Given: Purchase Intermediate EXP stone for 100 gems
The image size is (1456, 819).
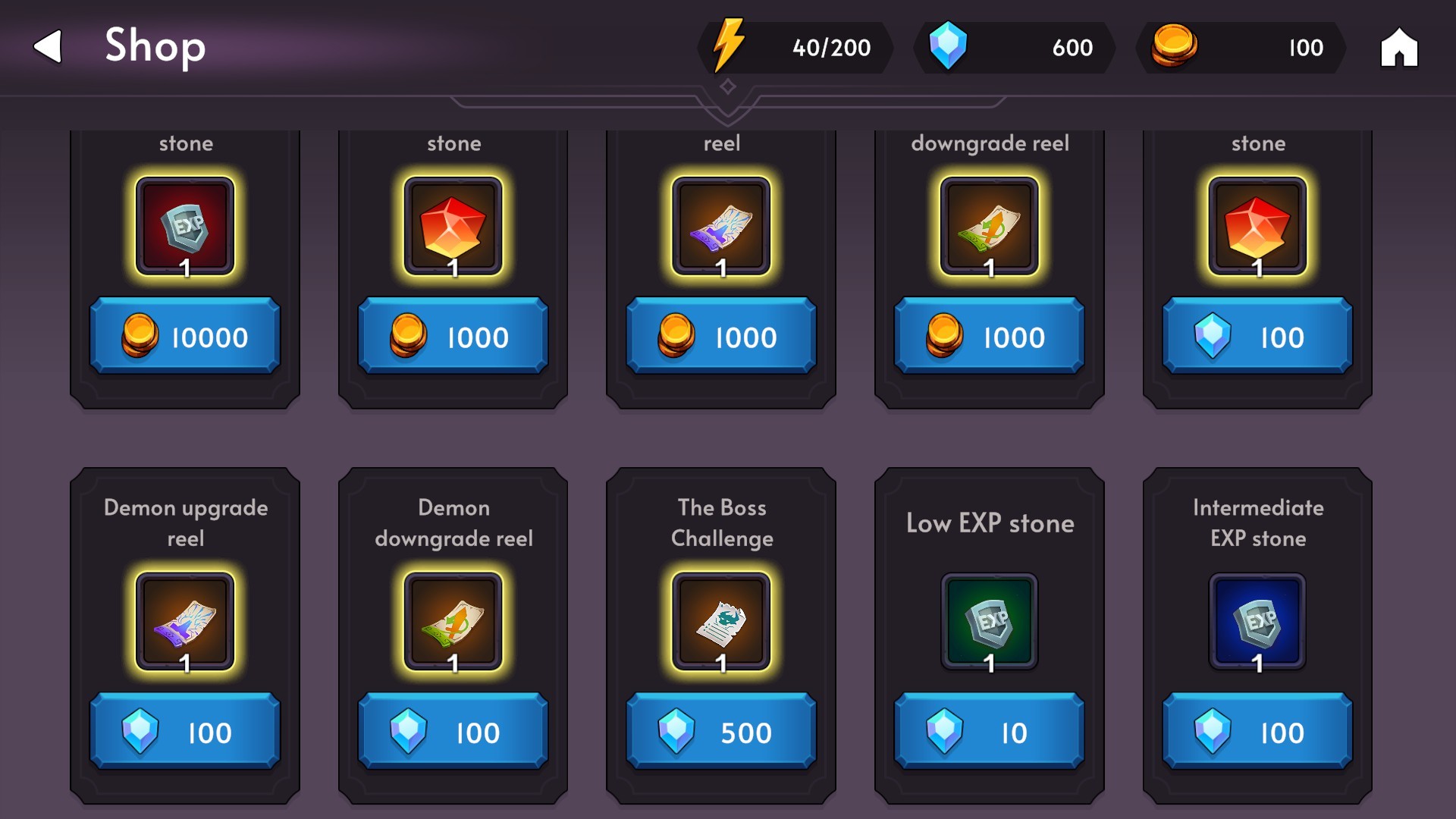Looking at the screenshot, I should [1257, 732].
